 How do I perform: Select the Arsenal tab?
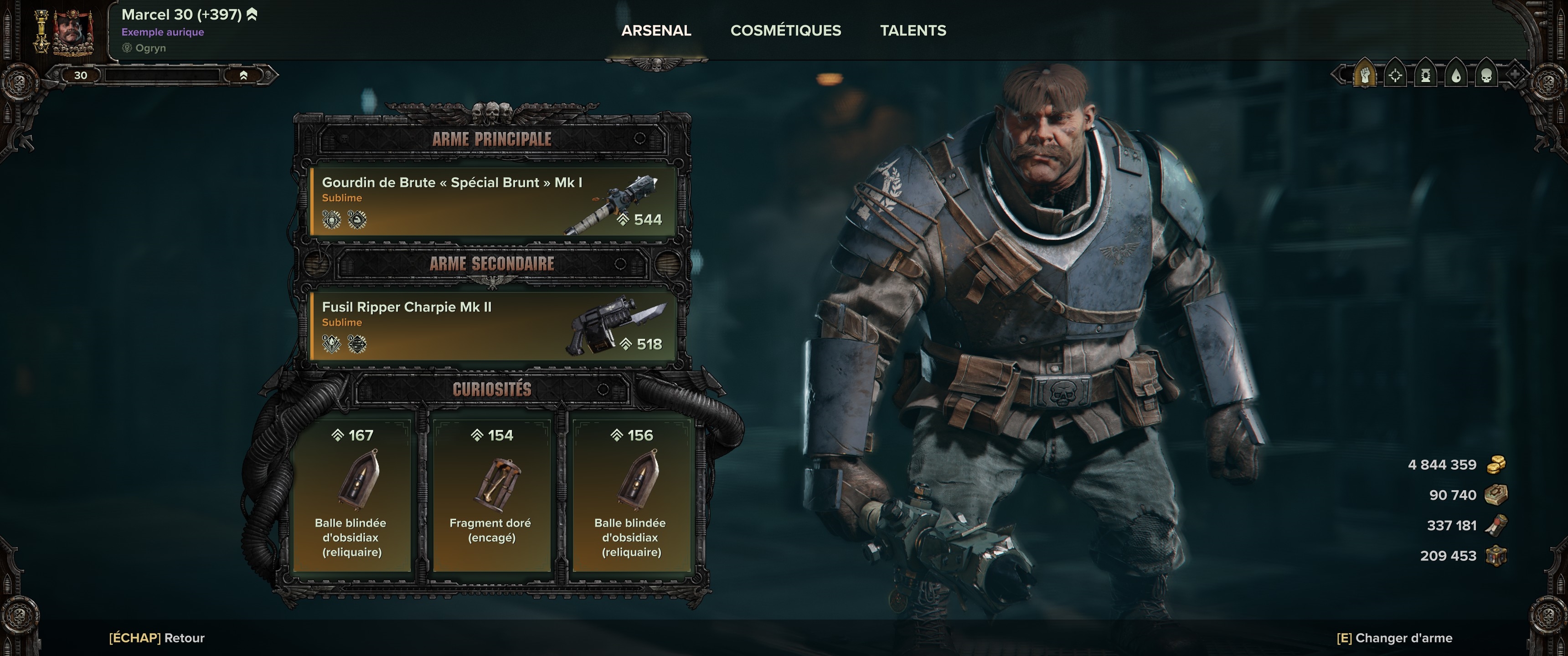click(x=655, y=31)
